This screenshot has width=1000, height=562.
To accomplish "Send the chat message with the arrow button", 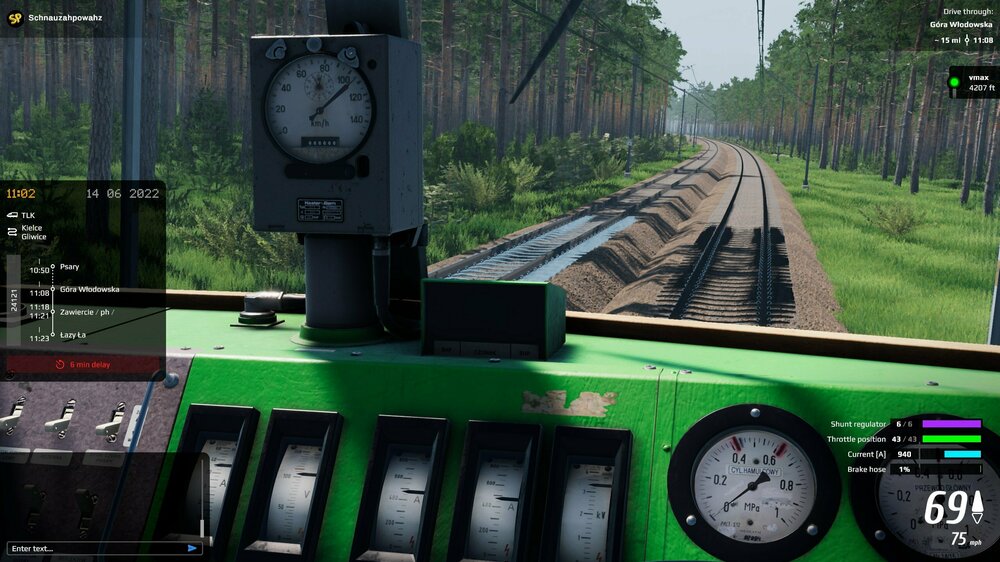I will tap(192, 548).
